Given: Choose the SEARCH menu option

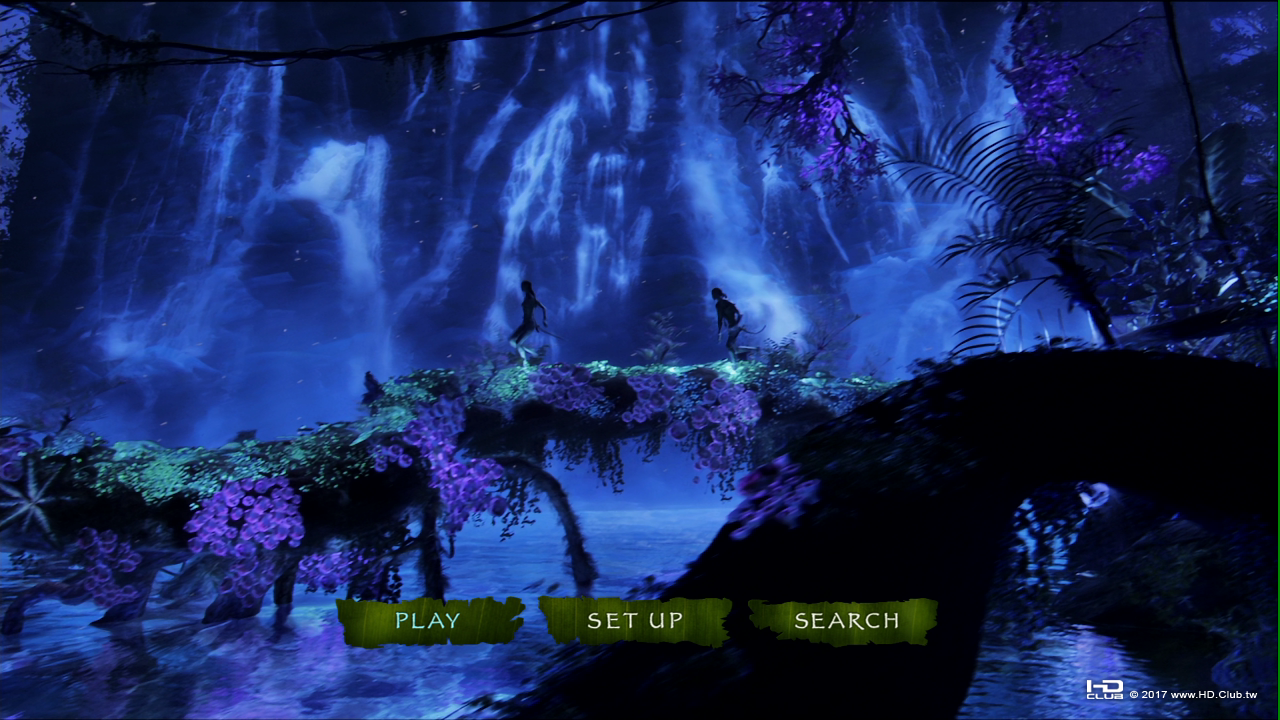Looking at the screenshot, I should coord(846,621).
